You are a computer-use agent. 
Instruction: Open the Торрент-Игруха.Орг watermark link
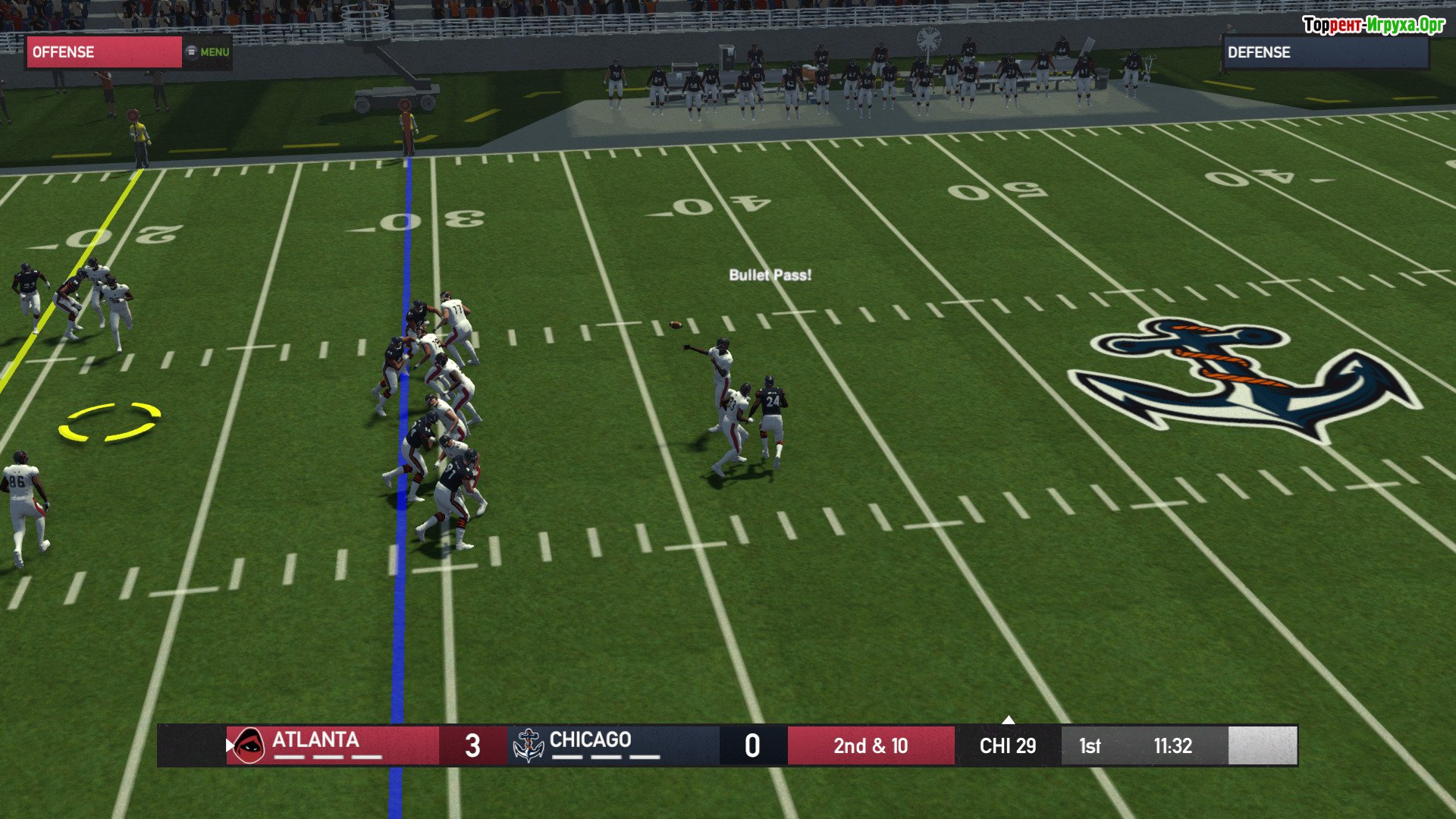(x=1373, y=25)
